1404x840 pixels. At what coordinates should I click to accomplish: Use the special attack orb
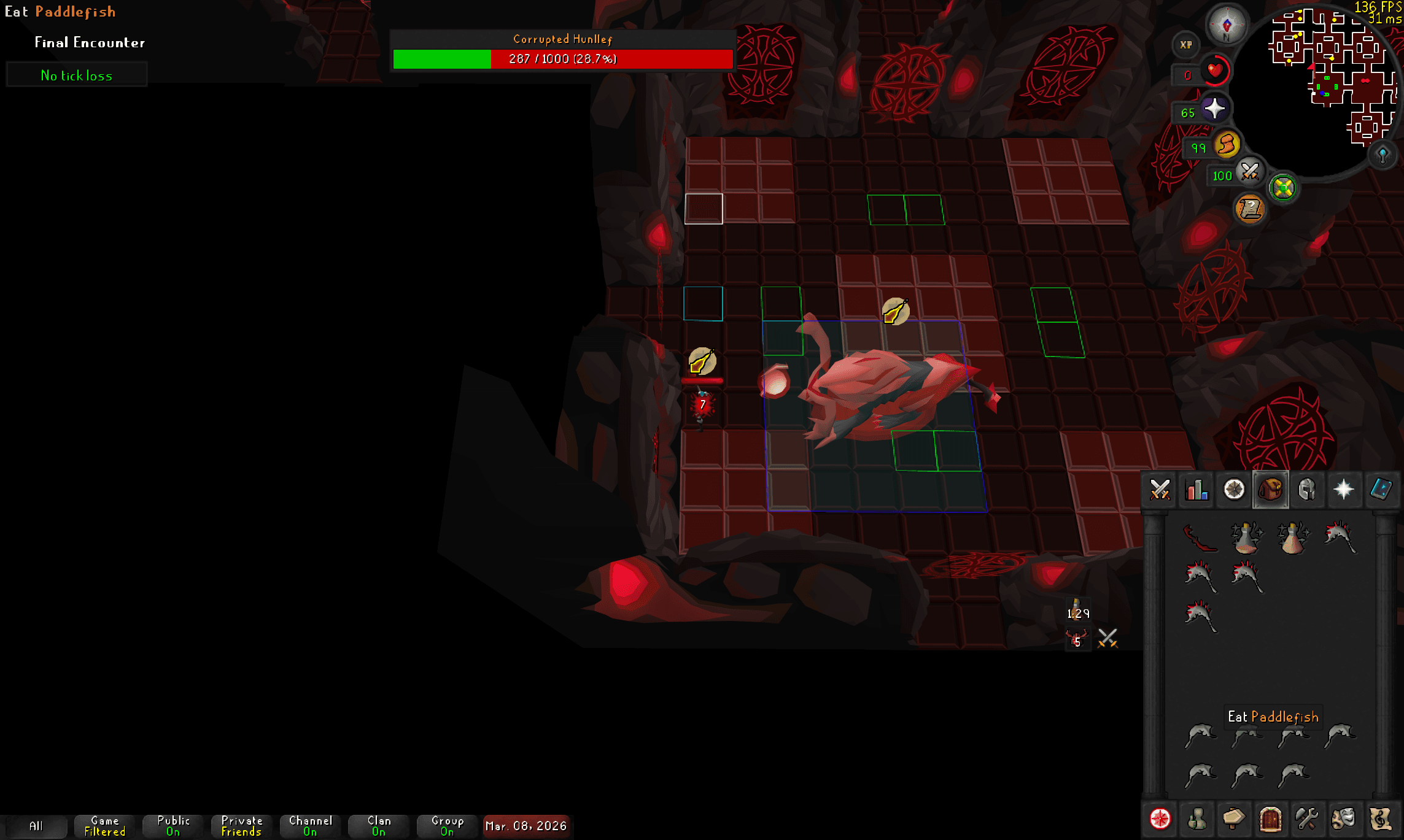1249,172
